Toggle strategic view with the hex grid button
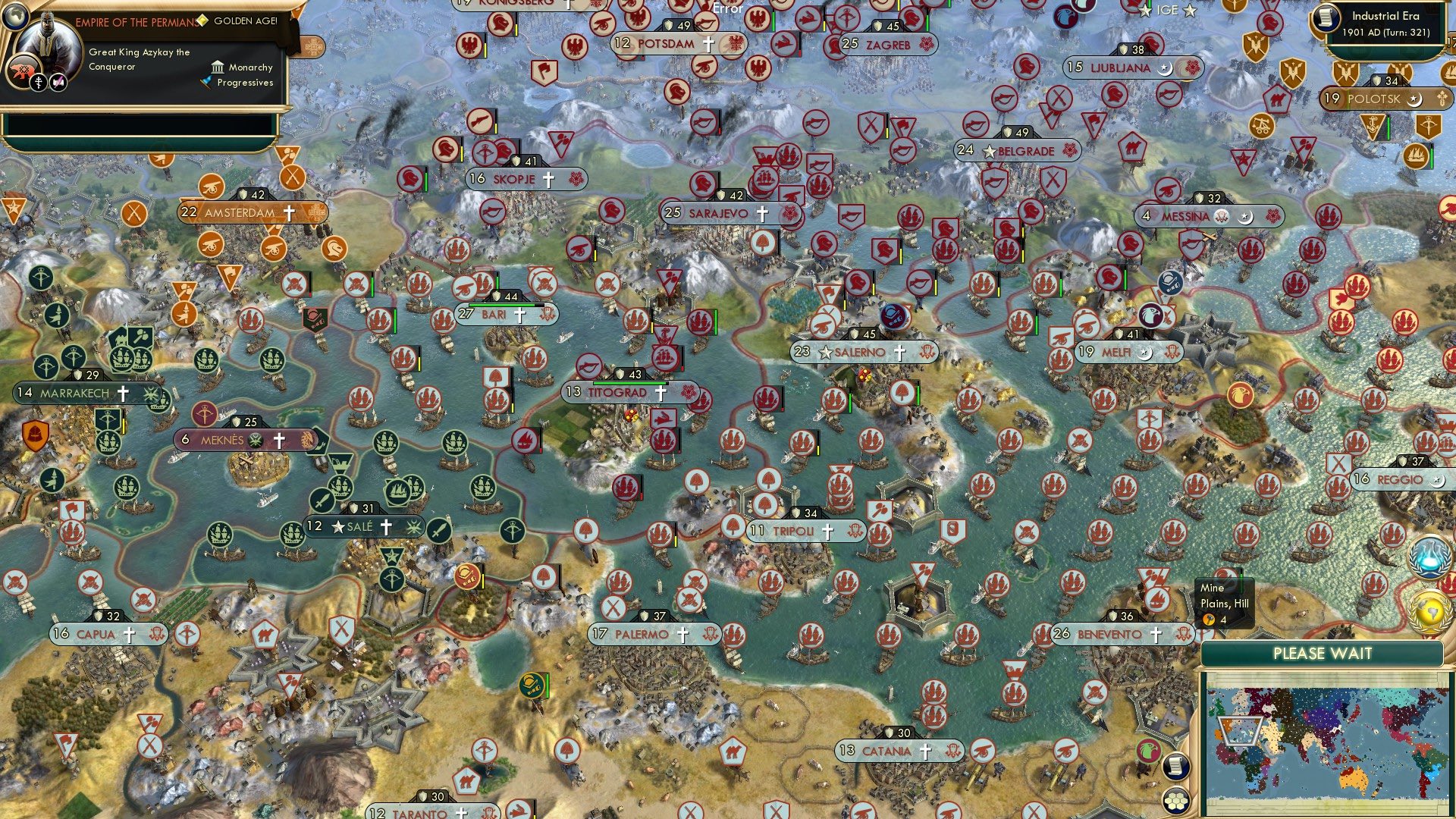 [1176, 800]
